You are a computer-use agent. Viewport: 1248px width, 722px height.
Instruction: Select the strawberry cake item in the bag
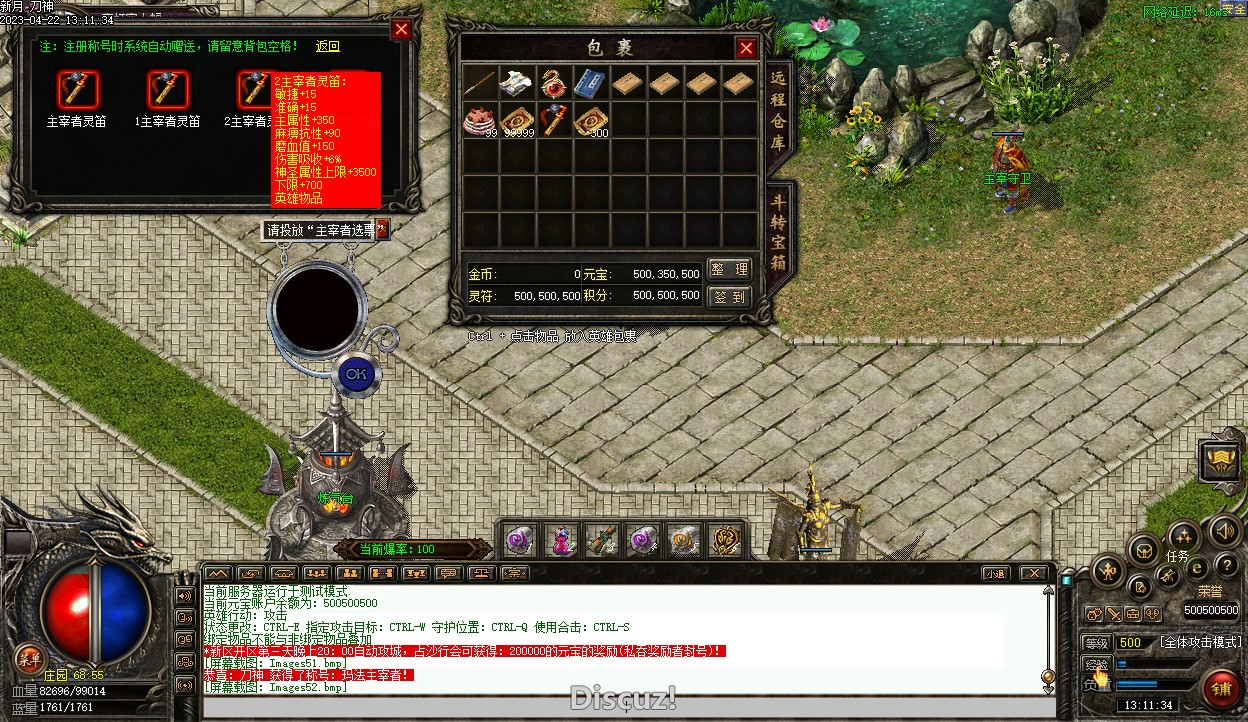479,119
